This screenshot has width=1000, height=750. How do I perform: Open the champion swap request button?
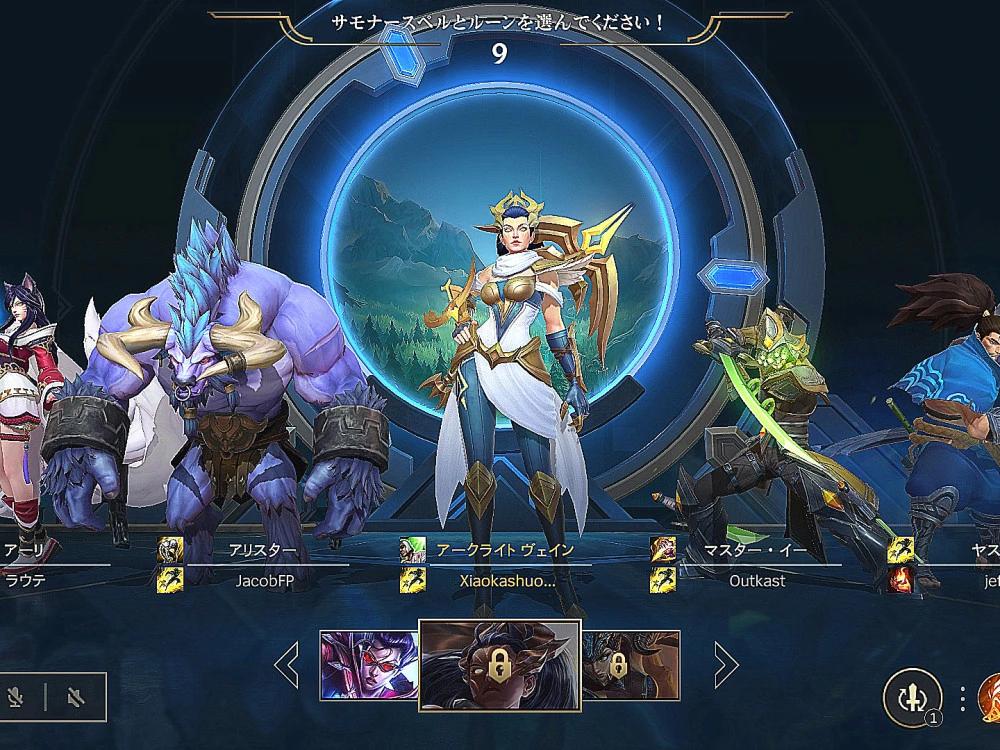(911, 698)
